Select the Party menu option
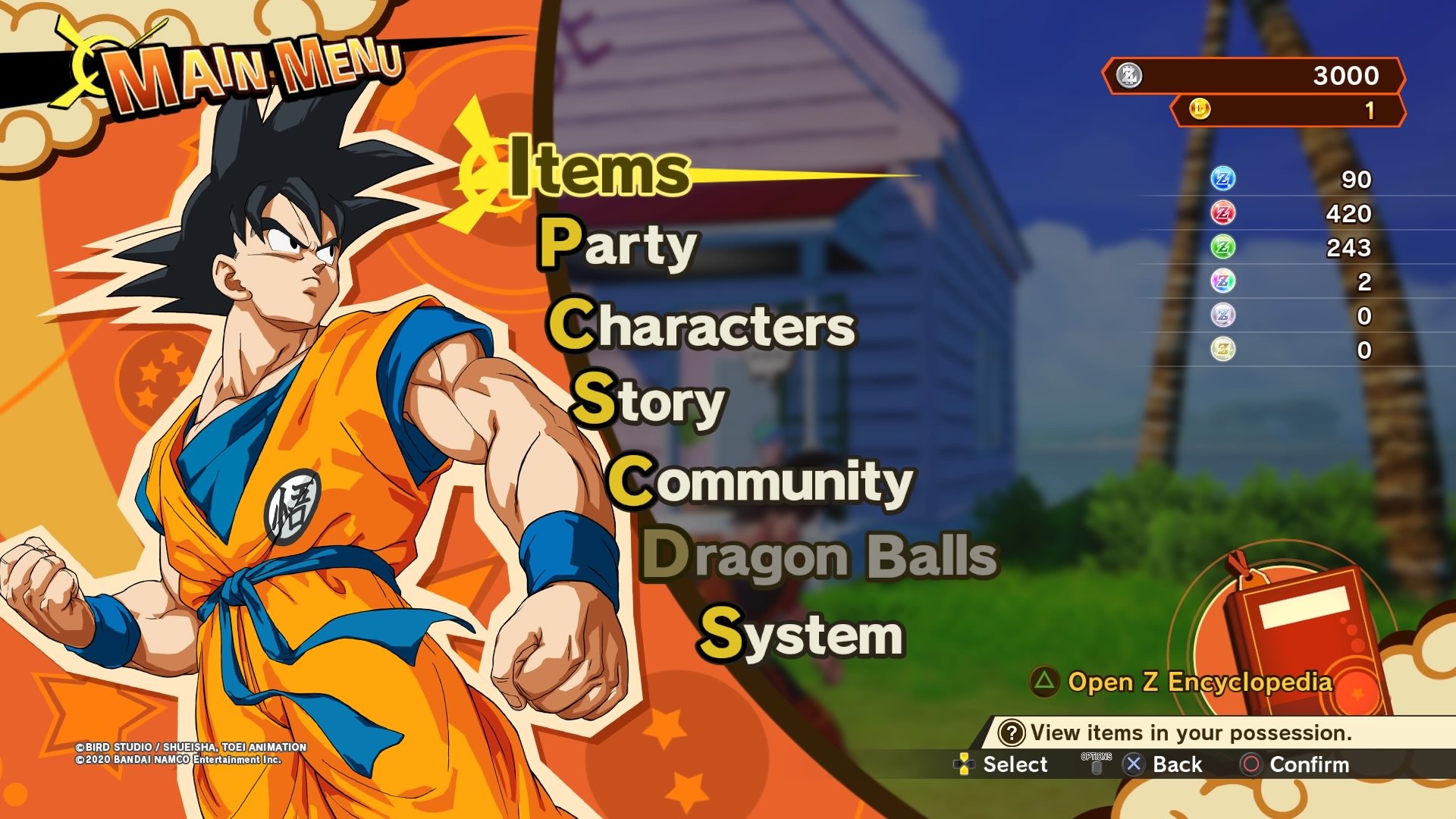The width and height of the screenshot is (1456, 819). 618,244
